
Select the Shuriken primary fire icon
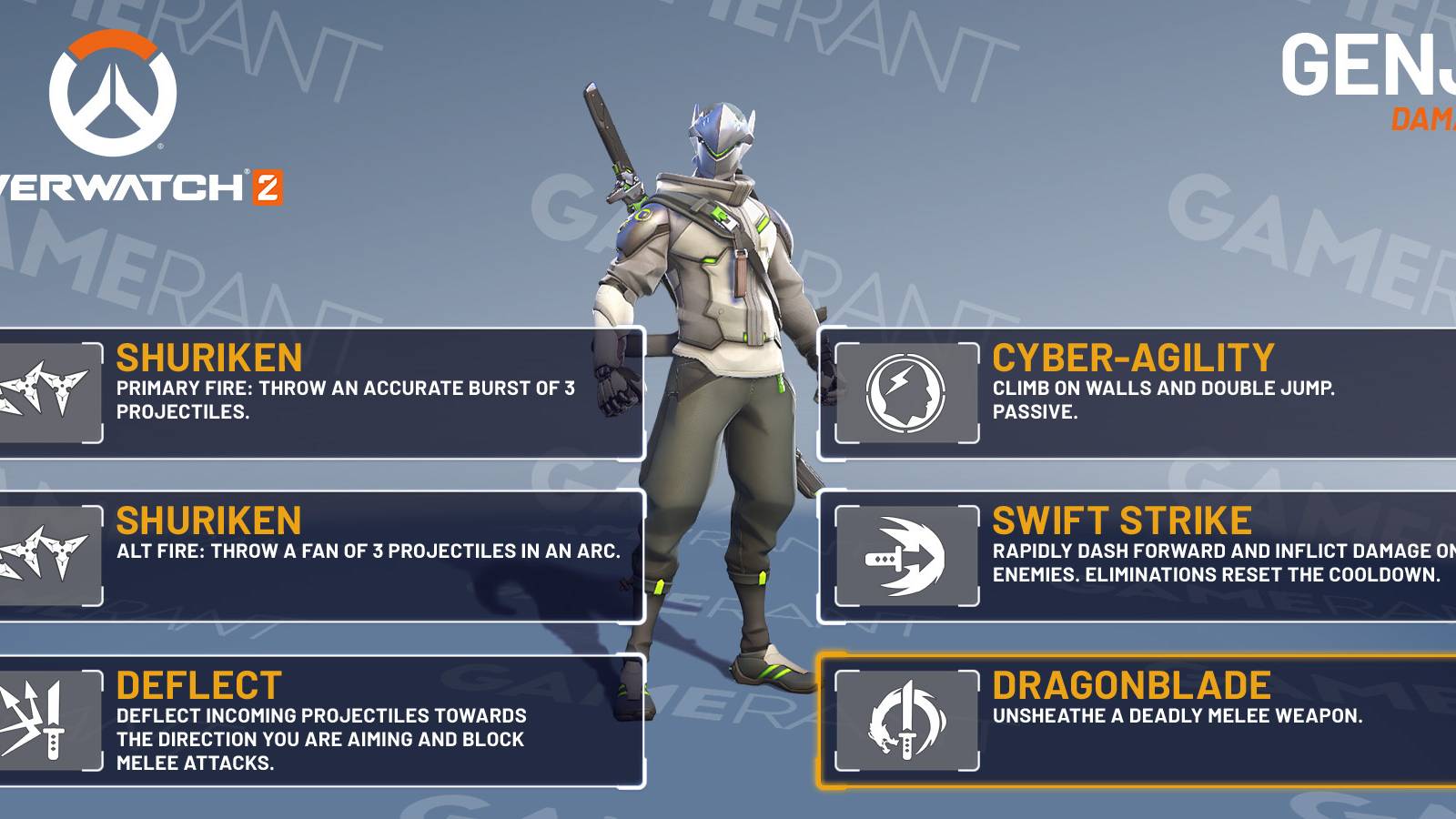(x=41, y=391)
